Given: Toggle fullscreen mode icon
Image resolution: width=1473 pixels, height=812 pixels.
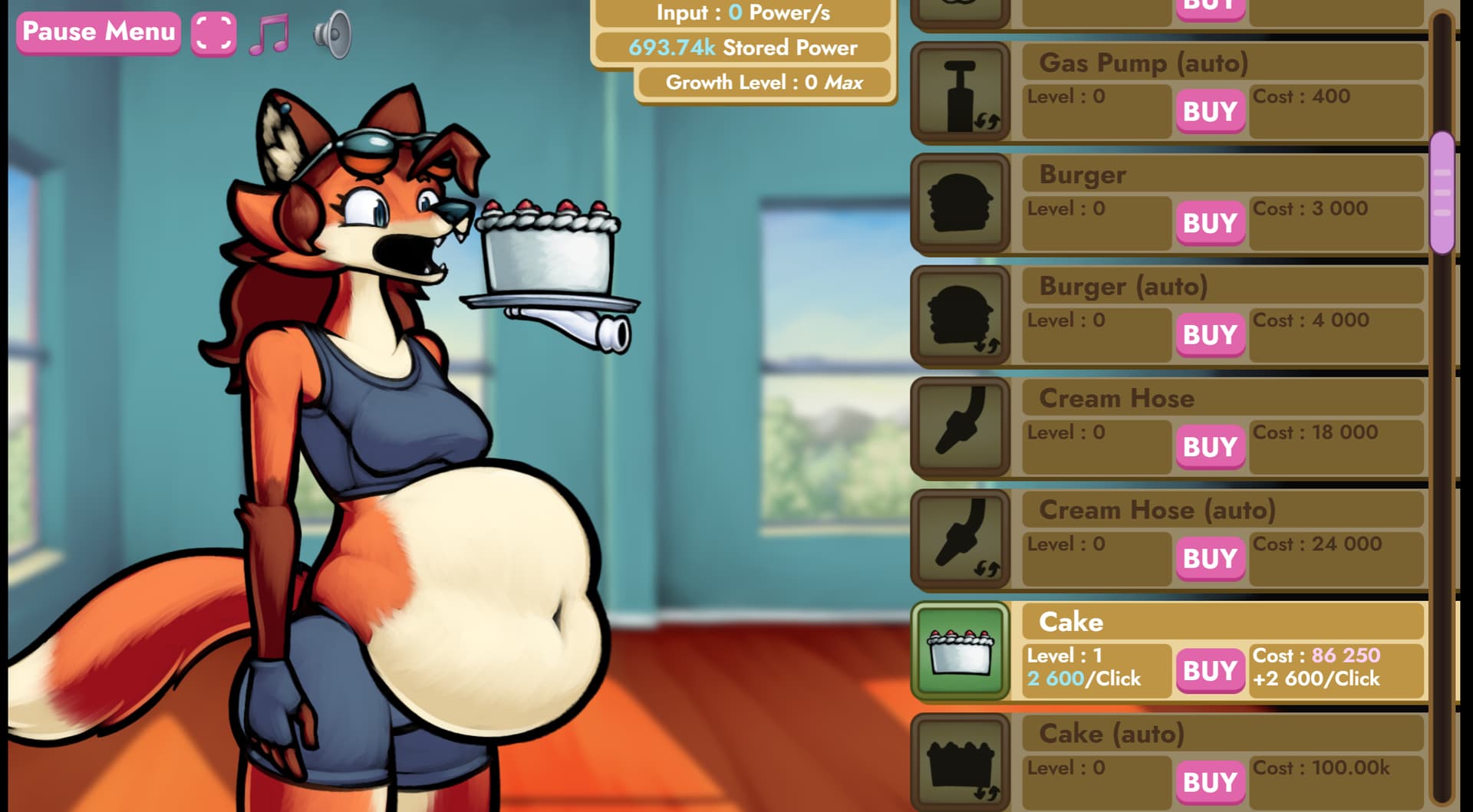Looking at the screenshot, I should 213,34.
